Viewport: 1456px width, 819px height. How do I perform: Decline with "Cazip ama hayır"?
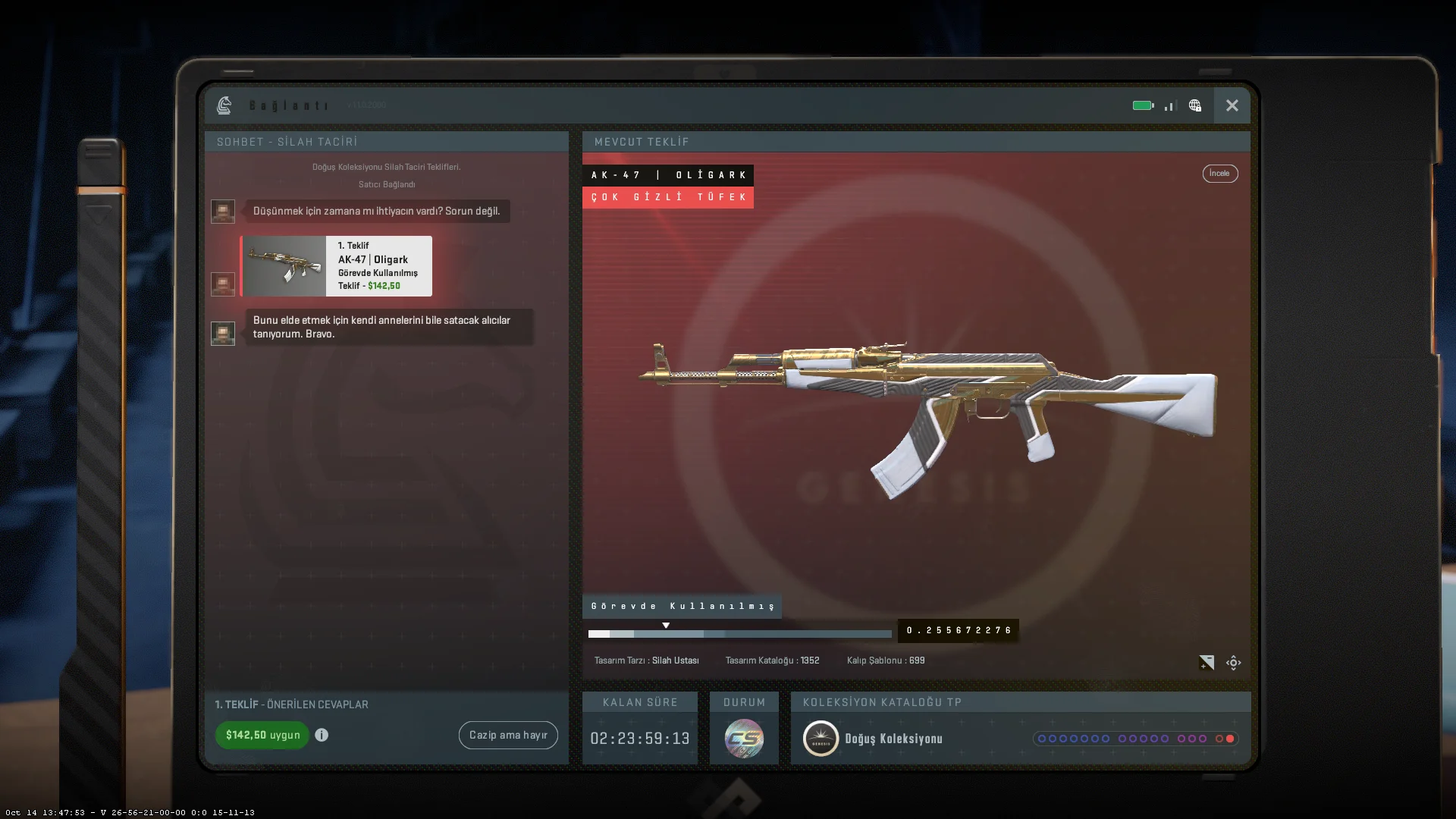coord(508,735)
